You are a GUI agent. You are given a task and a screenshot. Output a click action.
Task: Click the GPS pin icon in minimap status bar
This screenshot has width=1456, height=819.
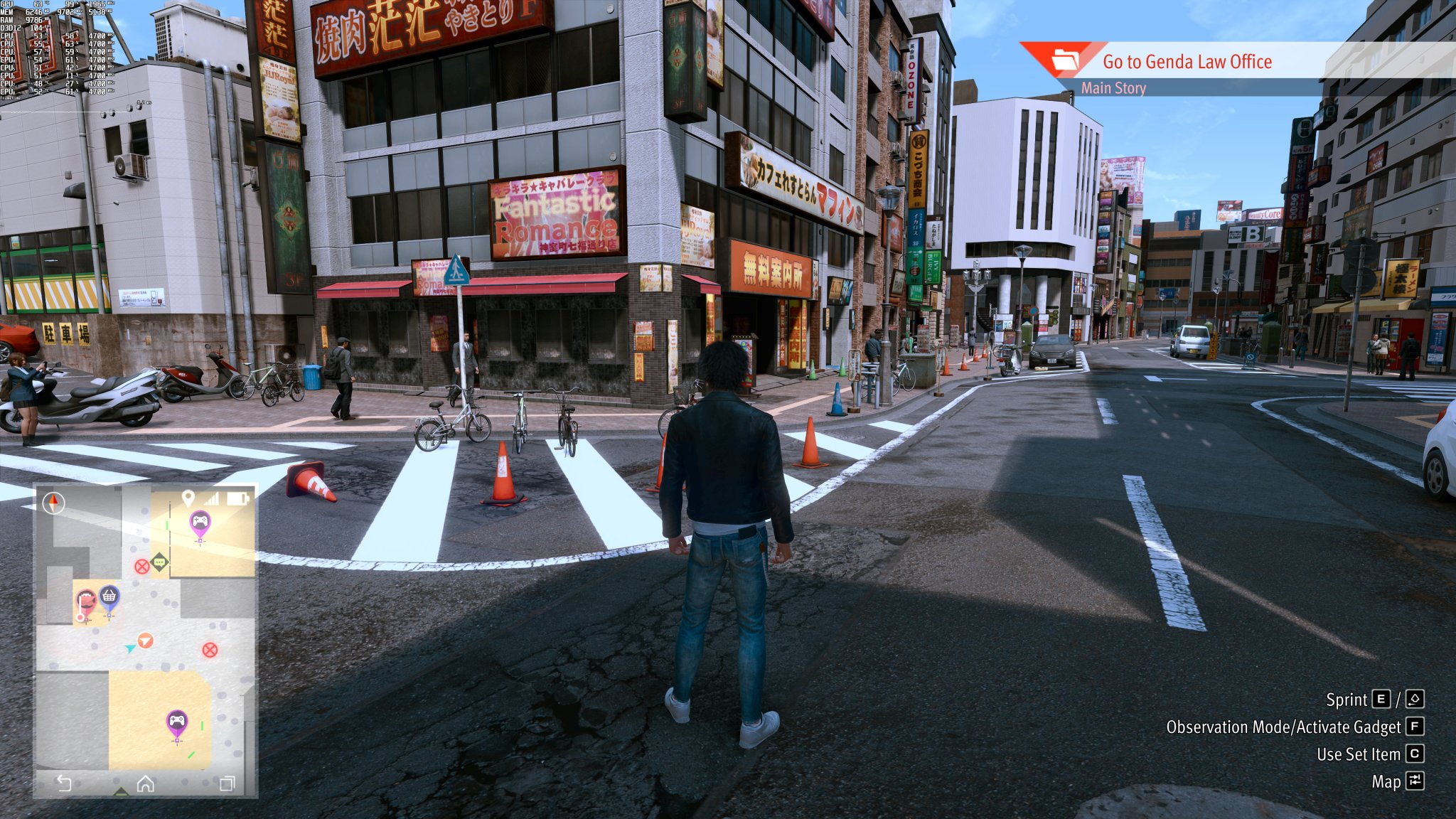[x=188, y=498]
